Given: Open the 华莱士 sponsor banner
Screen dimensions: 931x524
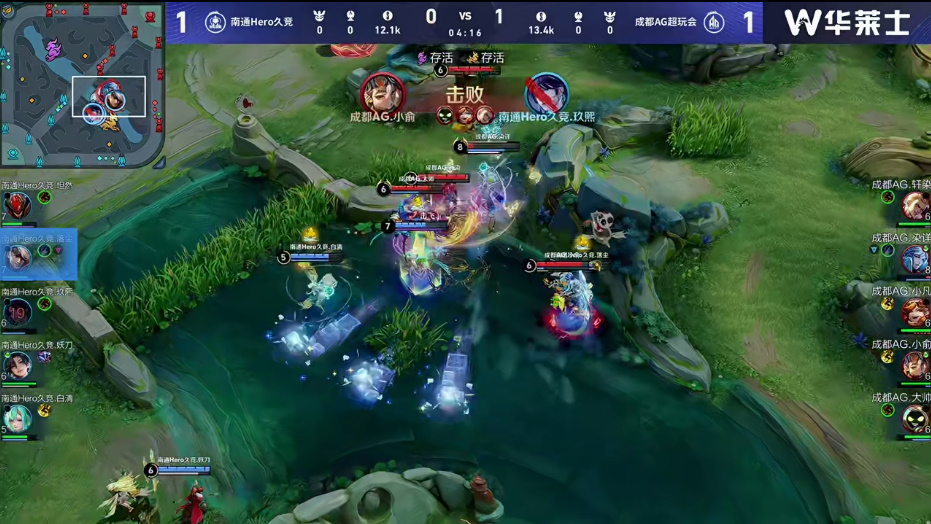Looking at the screenshot, I should click(x=846, y=22).
